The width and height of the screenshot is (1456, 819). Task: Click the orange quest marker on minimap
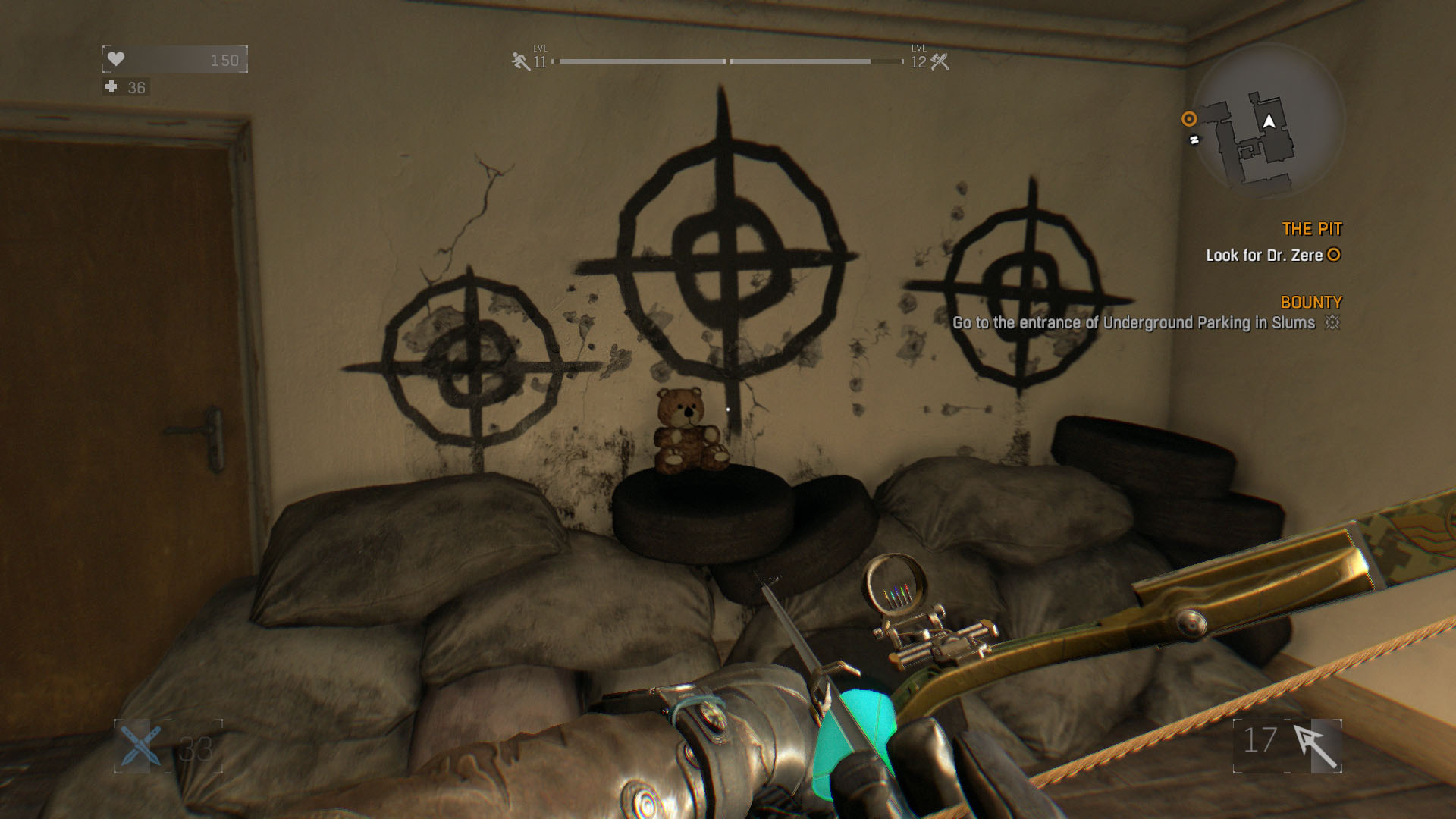[1188, 119]
